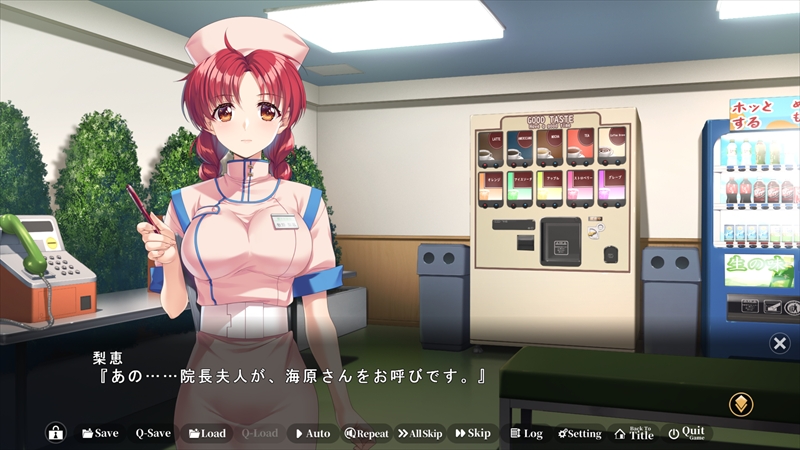Open the dialogue Log
800x450 pixels.
pos(526,433)
